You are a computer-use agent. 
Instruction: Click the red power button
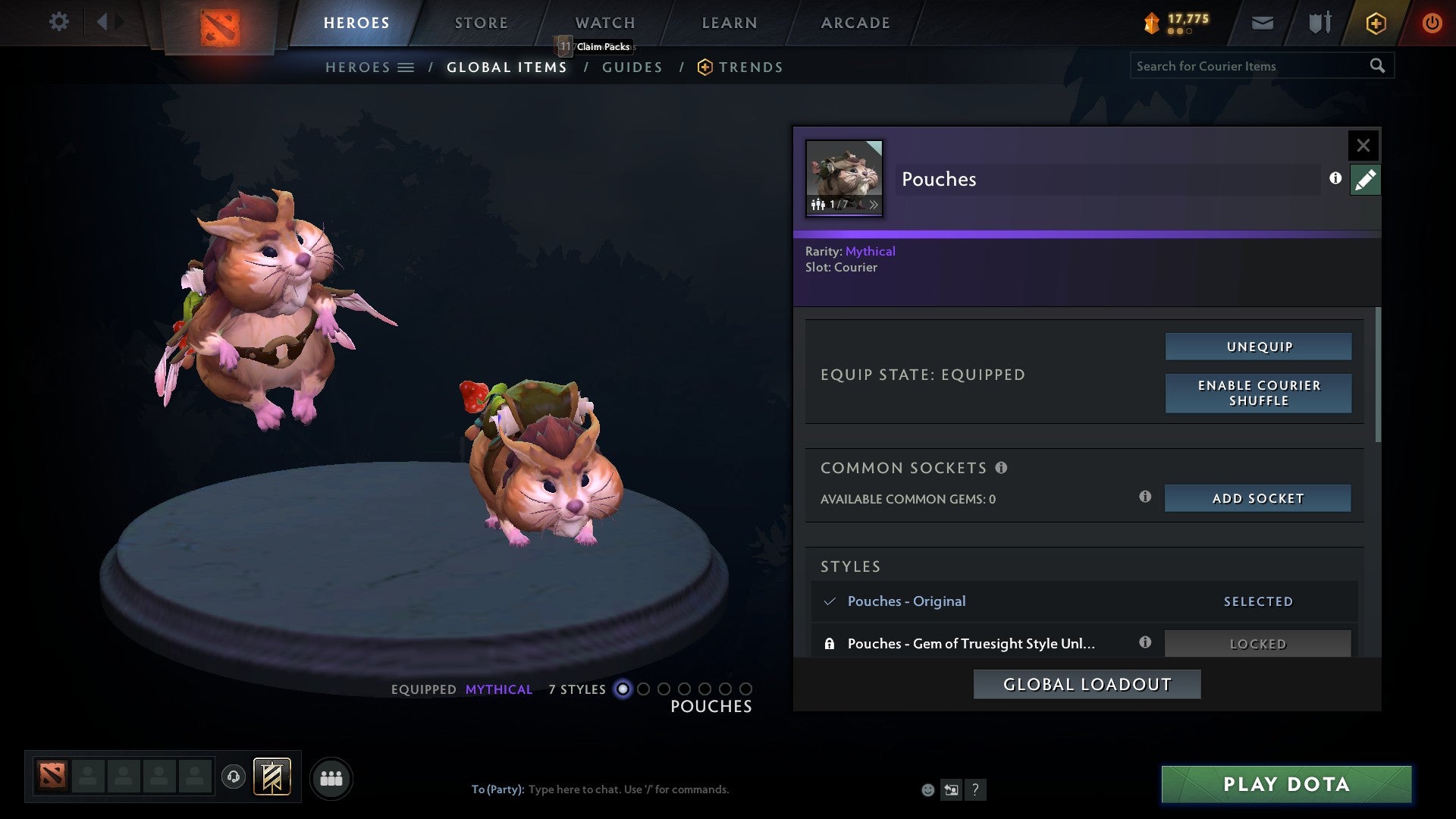pos(1432,22)
